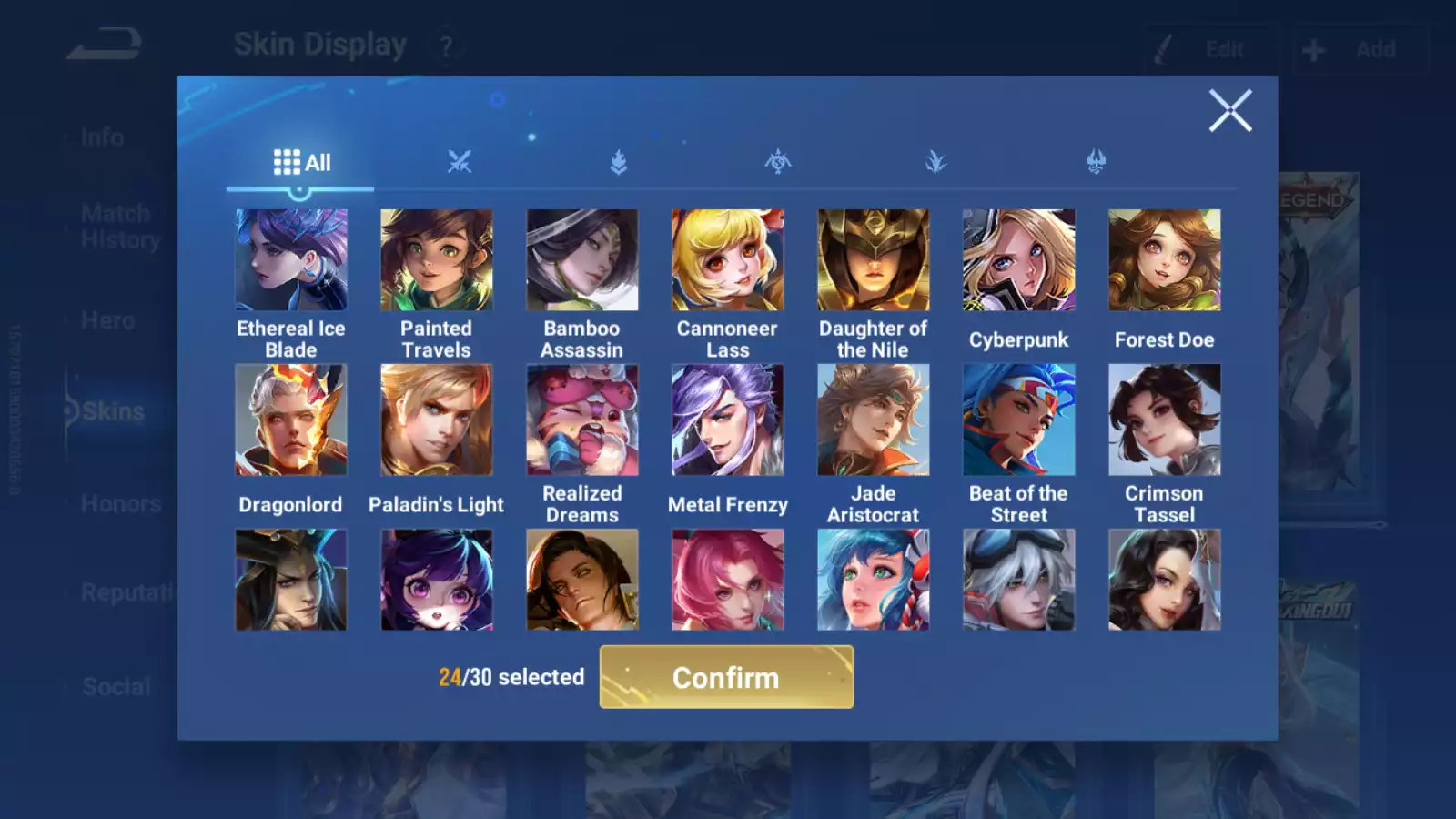Select the Ethereal Ice Blade skin

click(x=291, y=260)
